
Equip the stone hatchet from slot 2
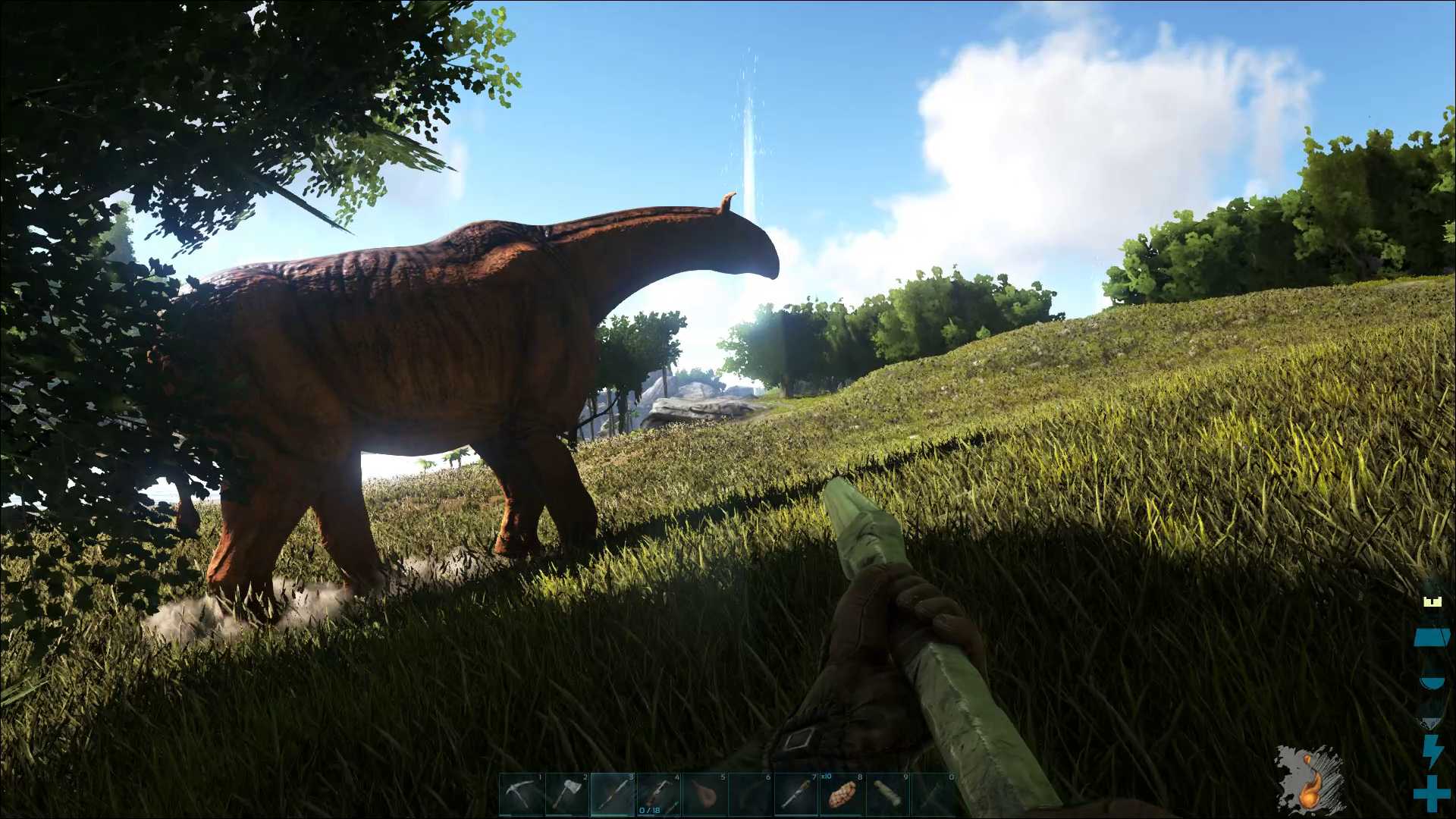[567, 795]
